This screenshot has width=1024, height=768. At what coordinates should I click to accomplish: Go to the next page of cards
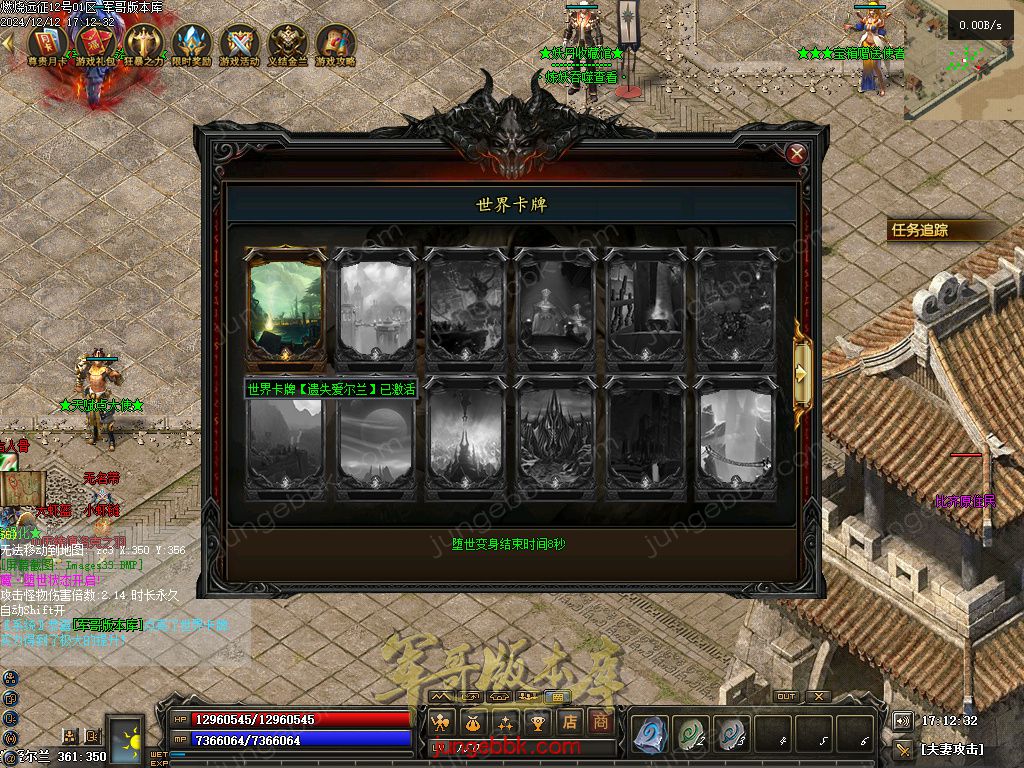click(x=801, y=372)
